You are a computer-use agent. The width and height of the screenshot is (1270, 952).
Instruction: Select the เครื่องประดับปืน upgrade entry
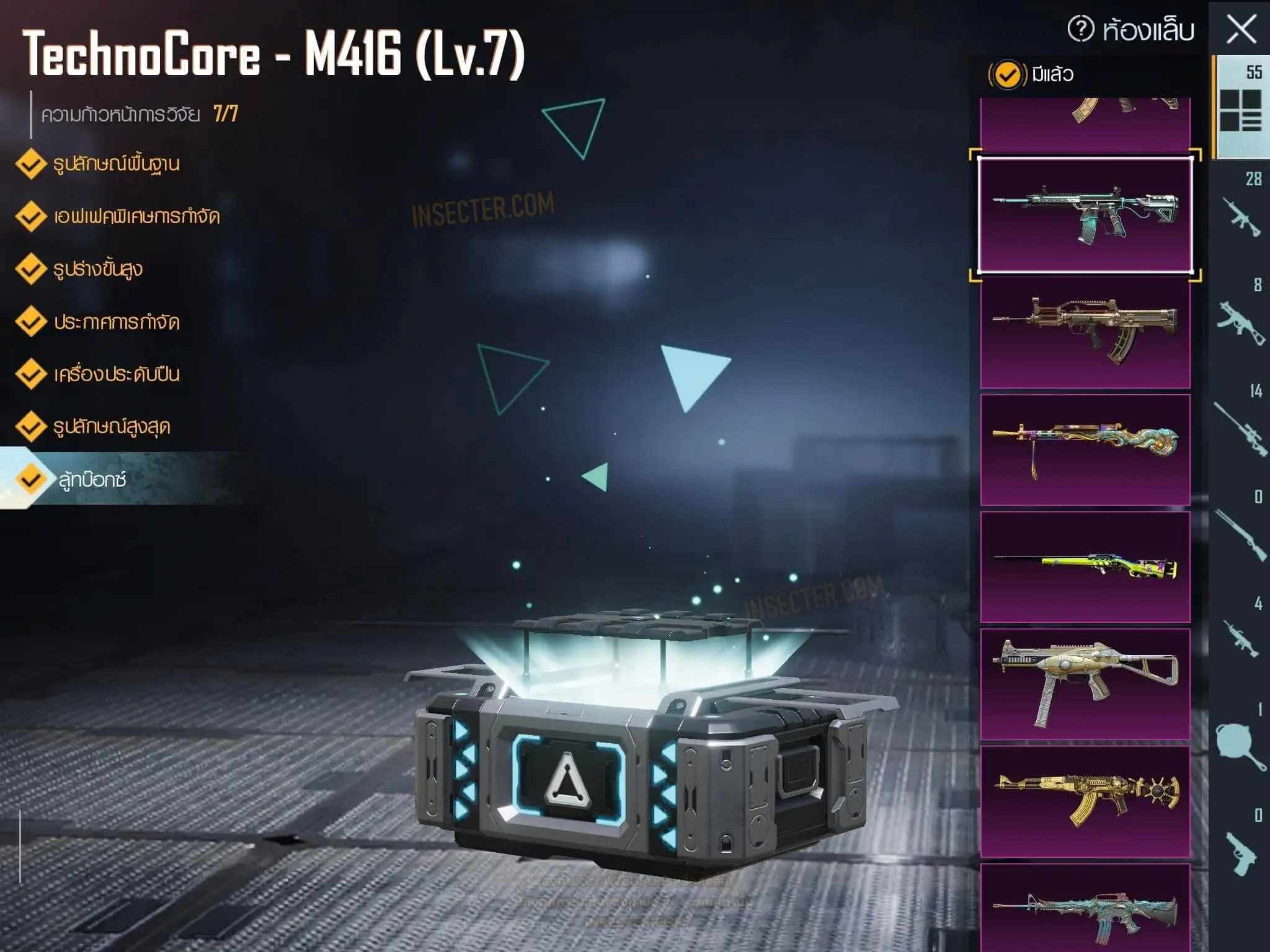[117, 374]
